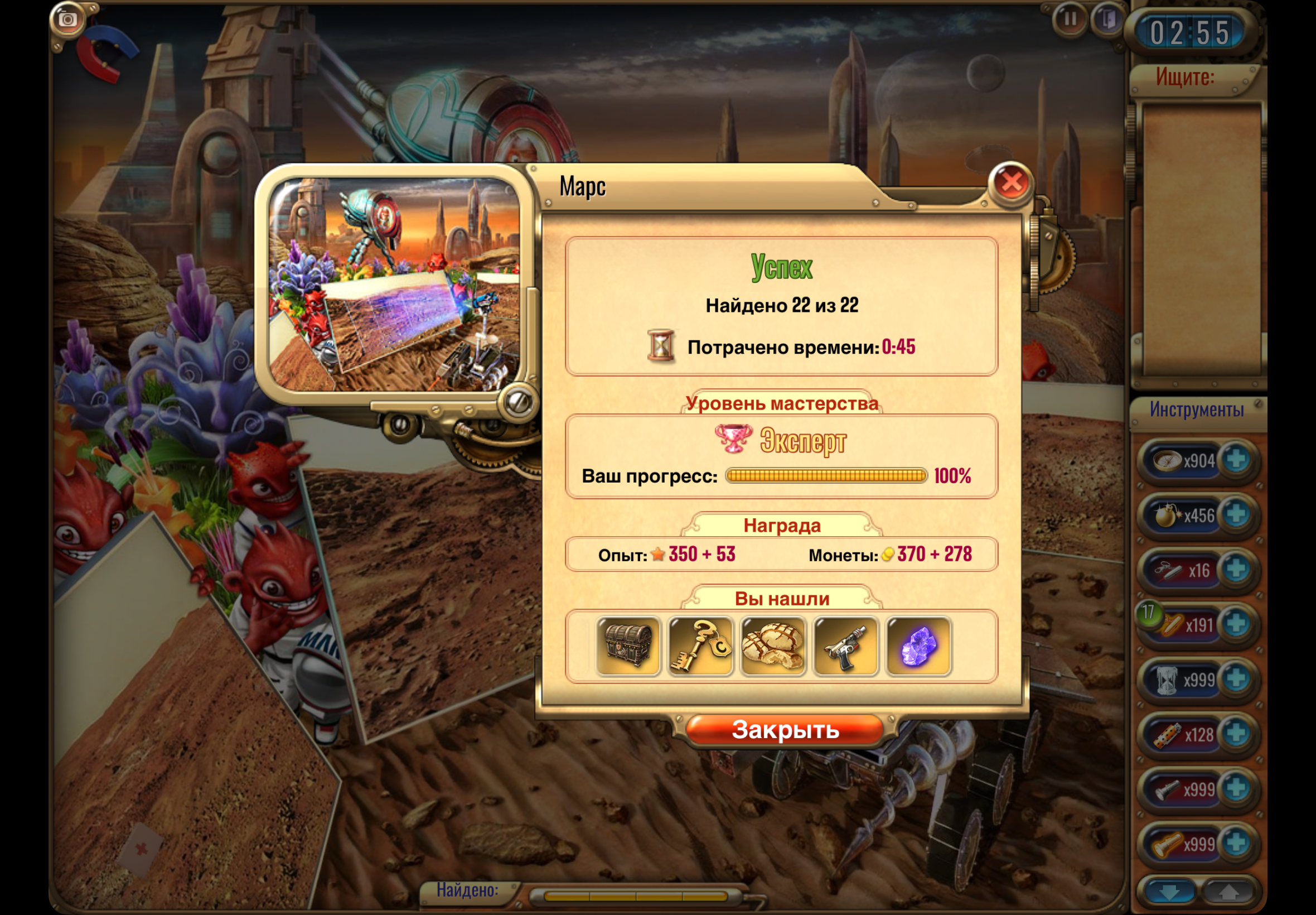Buy more hourglasses with the plus button
Screen dimensions: 1316x915
tap(1236, 680)
